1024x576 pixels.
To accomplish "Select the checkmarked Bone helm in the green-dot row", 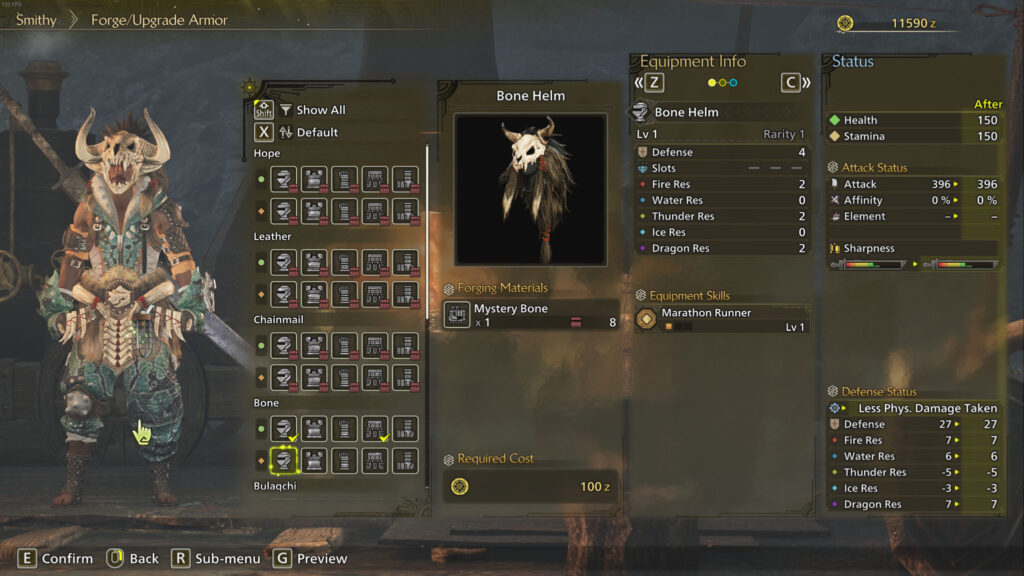I will (284, 428).
